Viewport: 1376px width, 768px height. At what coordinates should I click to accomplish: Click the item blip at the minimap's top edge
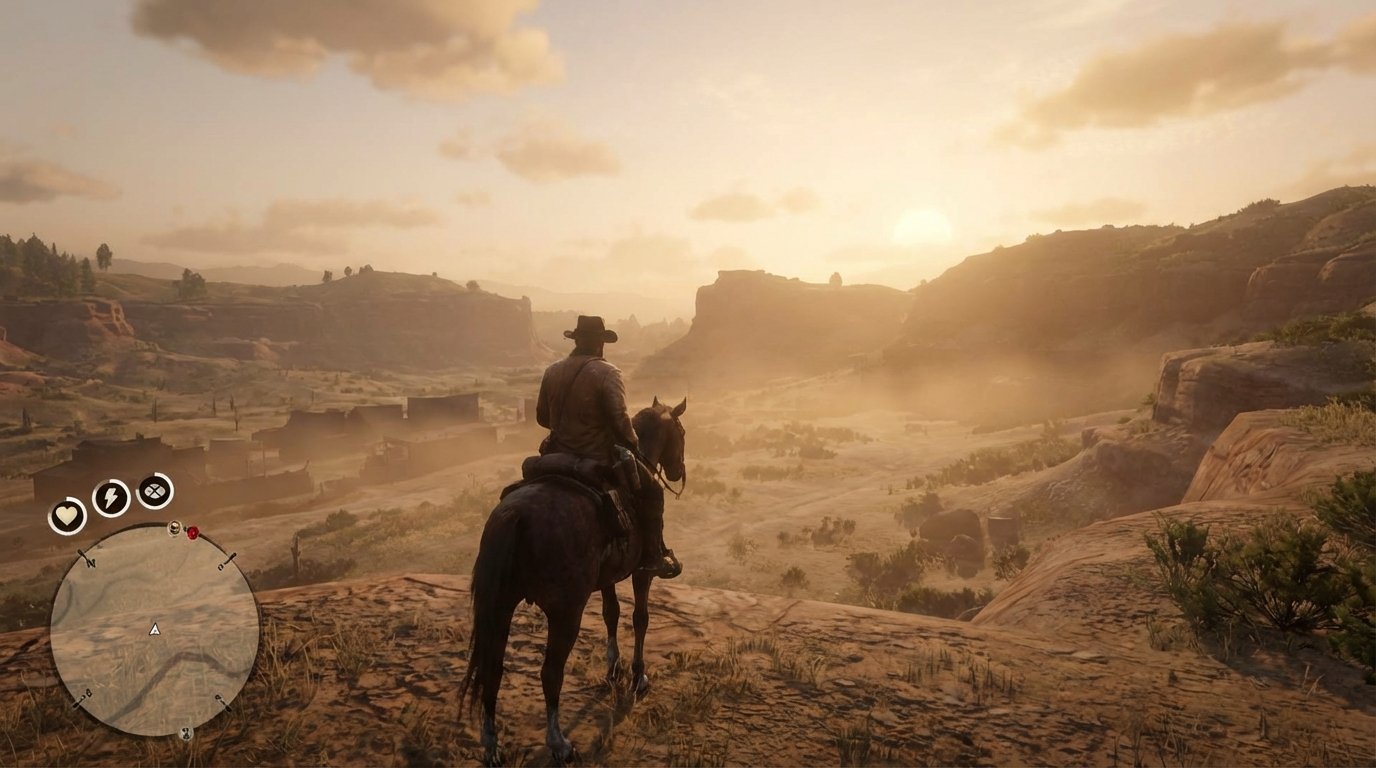click(174, 529)
